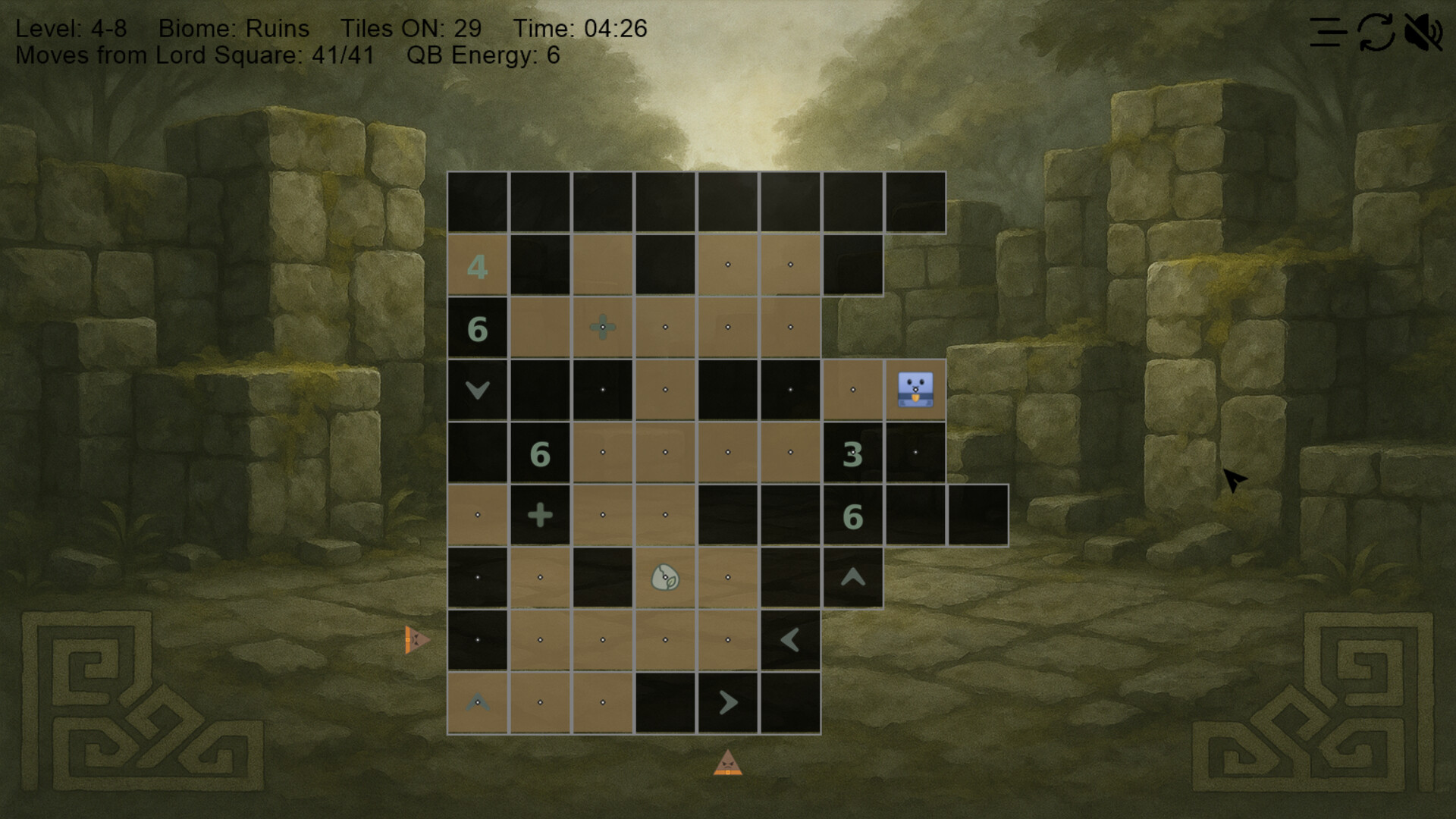Click the leaf egg tile
Image resolution: width=1456 pixels, height=819 pixels.
[664, 577]
